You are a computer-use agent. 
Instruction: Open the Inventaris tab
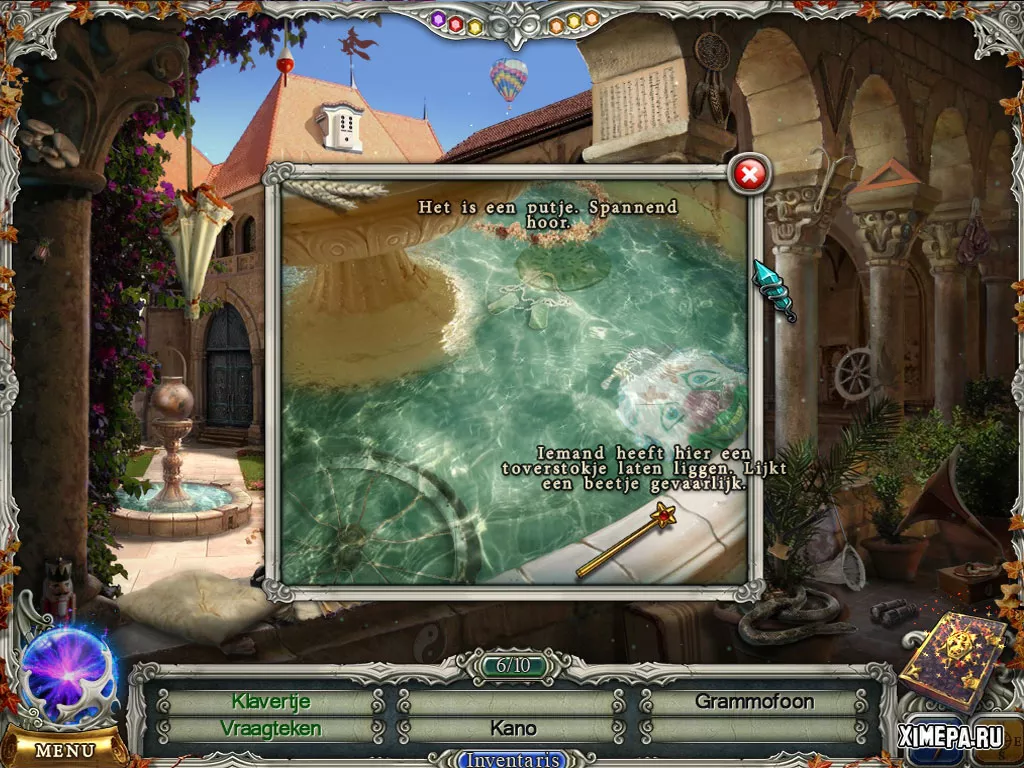[512, 759]
